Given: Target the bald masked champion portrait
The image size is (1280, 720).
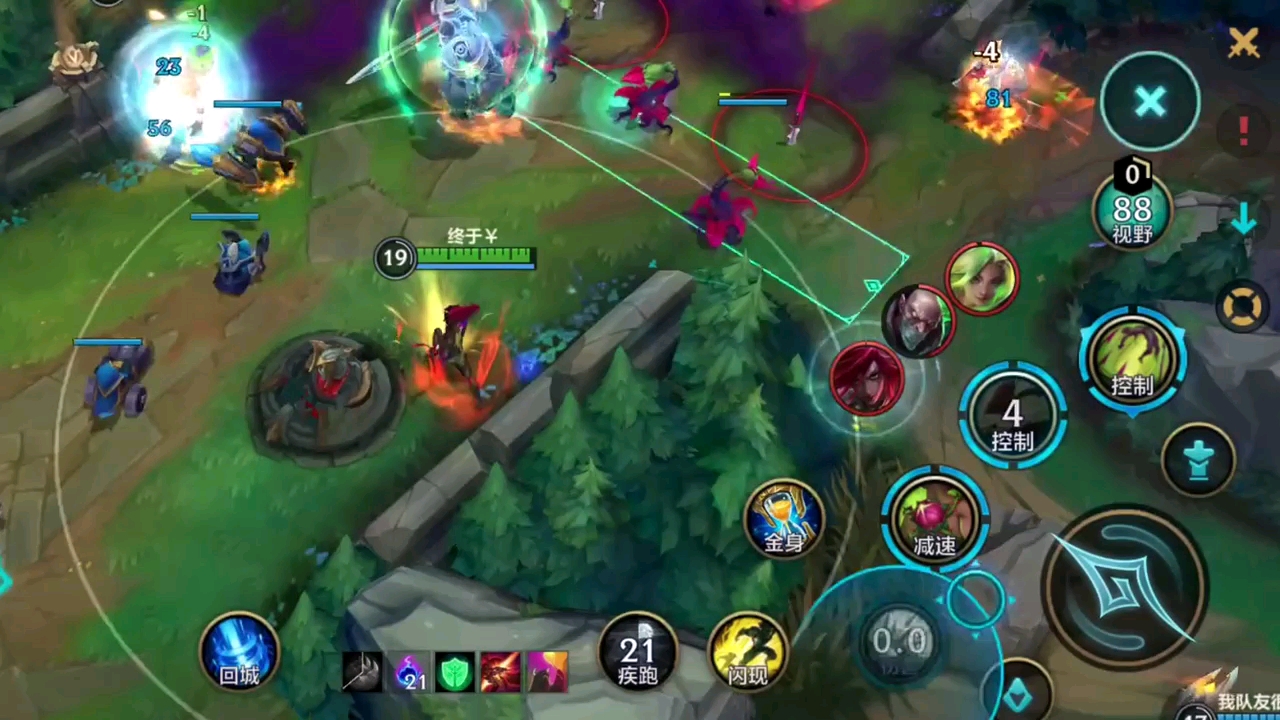Looking at the screenshot, I should point(918,321).
